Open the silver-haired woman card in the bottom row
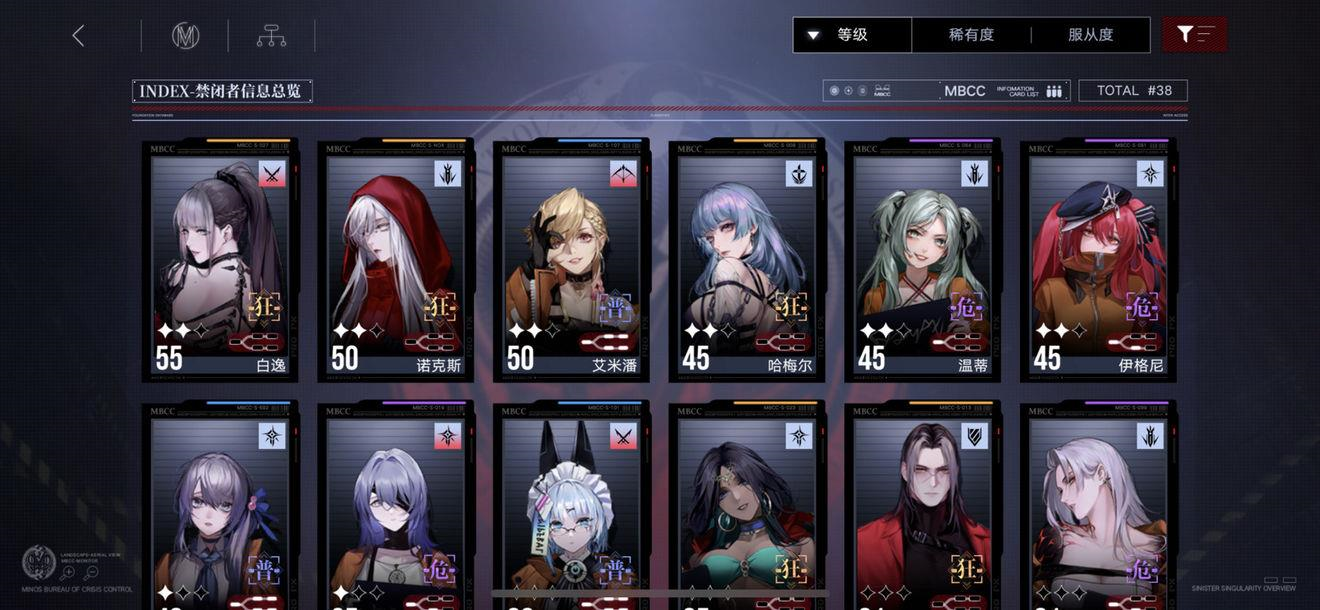The height and width of the screenshot is (610, 1320). [1098, 510]
